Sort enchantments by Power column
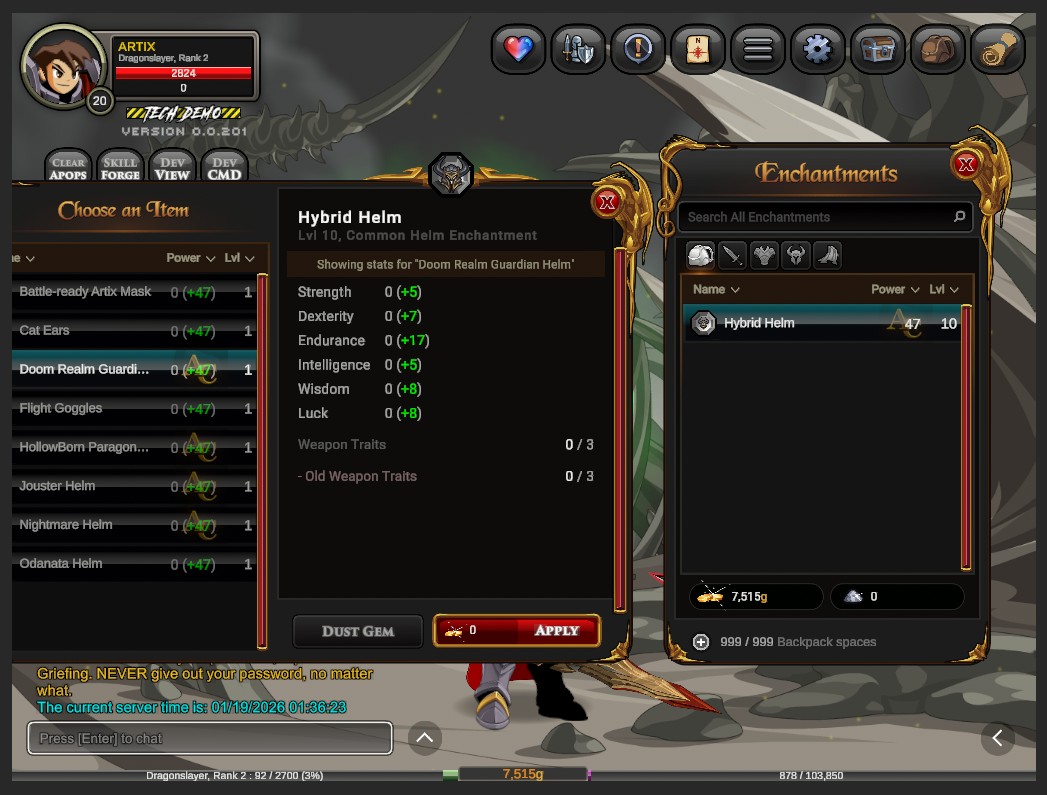The height and width of the screenshot is (795, 1047). pos(888,290)
